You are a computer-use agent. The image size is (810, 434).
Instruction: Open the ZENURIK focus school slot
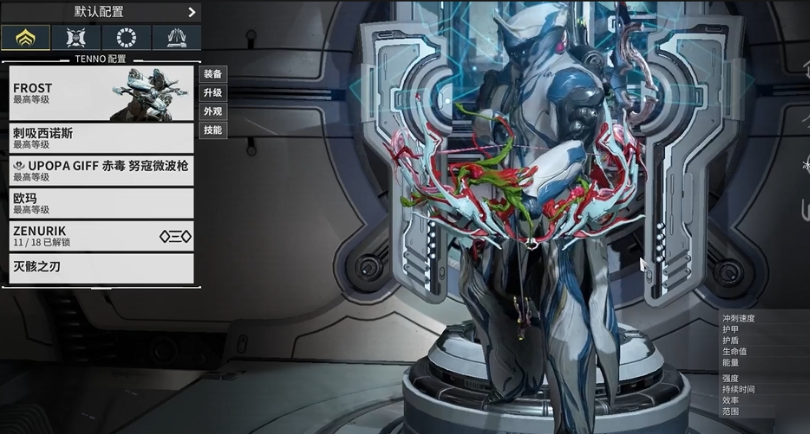point(100,236)
